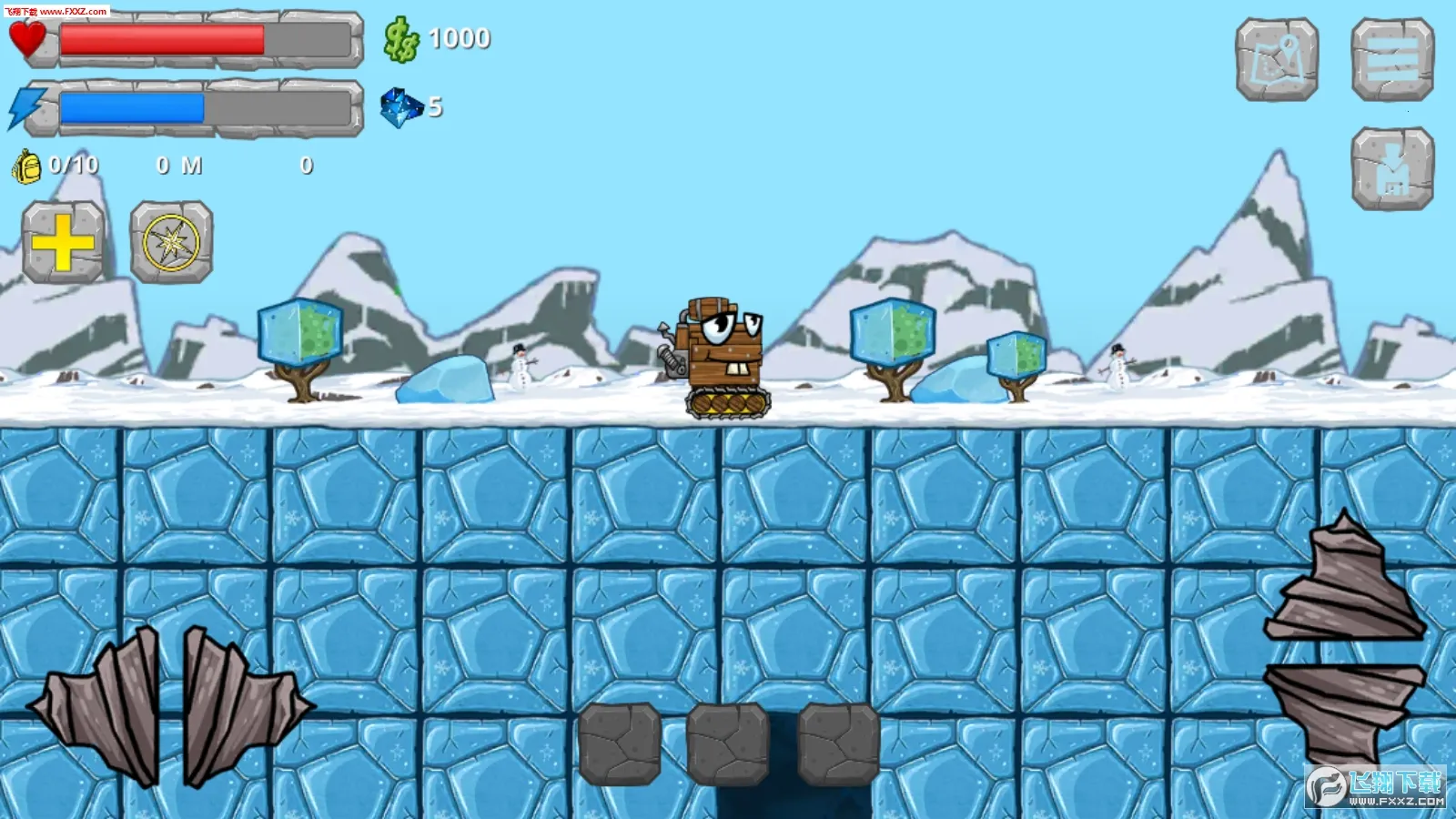Image resolution: width=1456 pixels, height=819 pixels.
Task: Tap the stone button with the down arrow
Action: [x=1392, y=168]
